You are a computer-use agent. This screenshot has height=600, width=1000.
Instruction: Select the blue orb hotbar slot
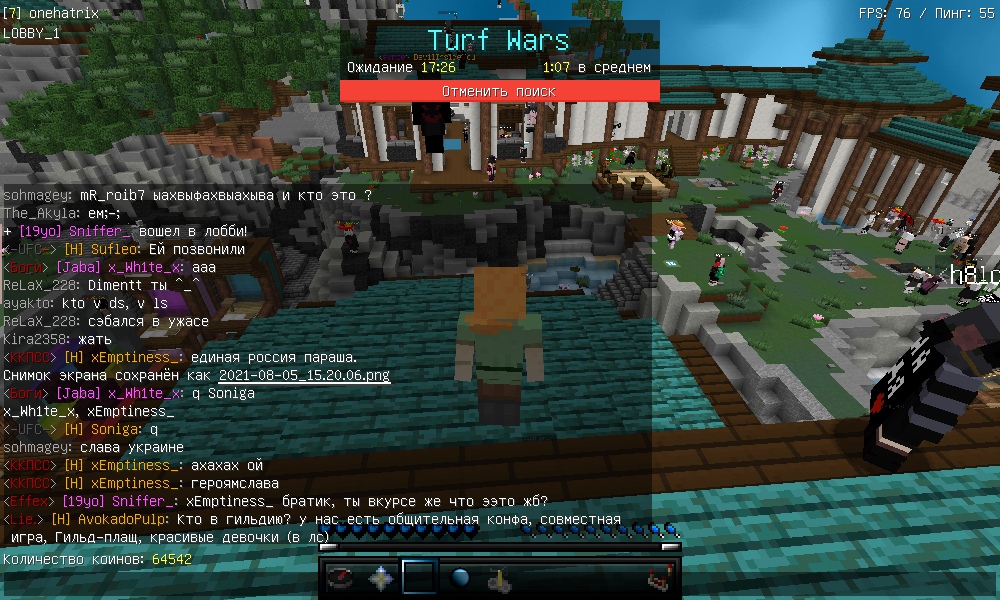(x=460, y=578)
